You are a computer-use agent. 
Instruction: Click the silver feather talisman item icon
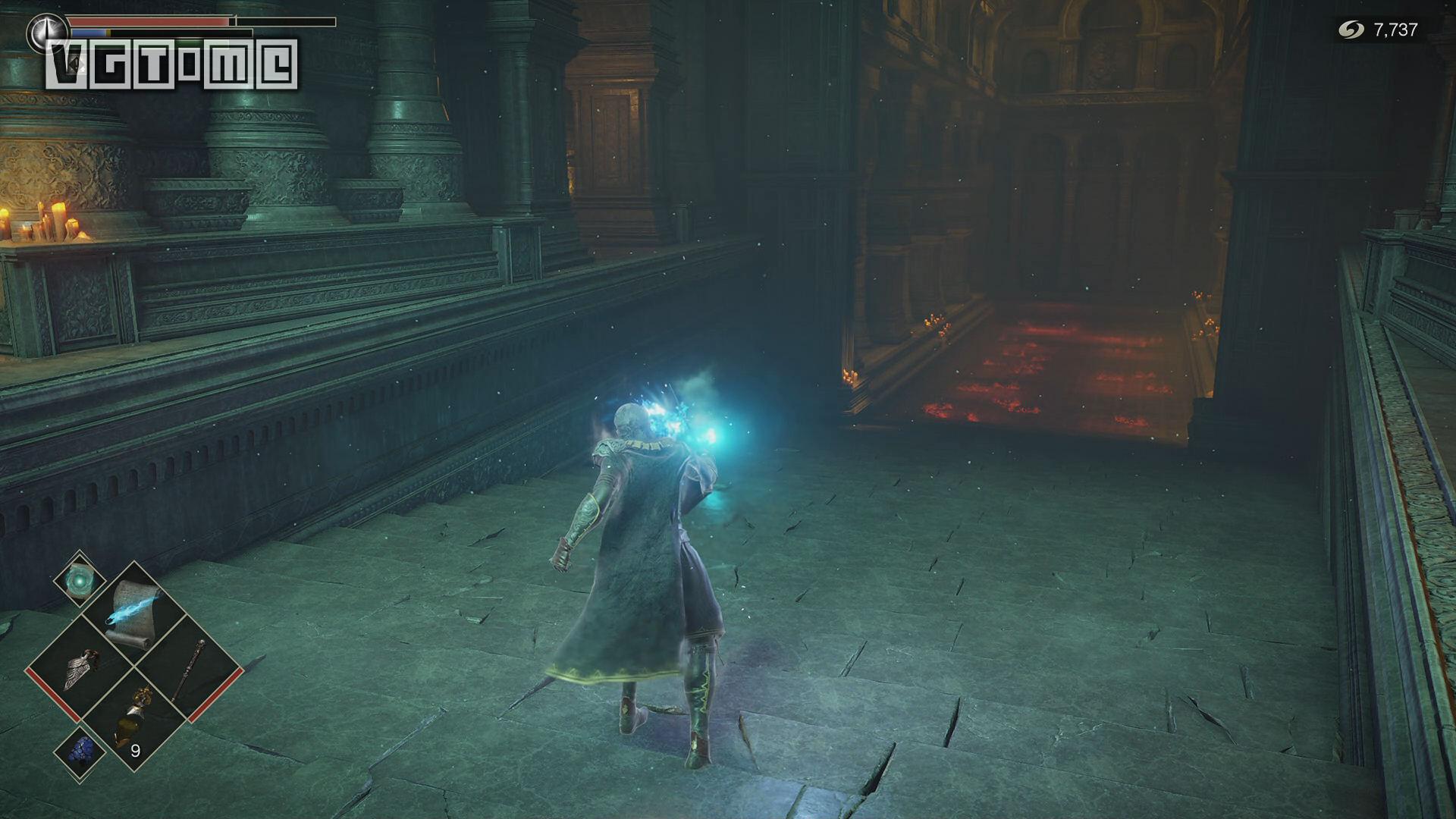pyautogui.click(x=80, y=669)
